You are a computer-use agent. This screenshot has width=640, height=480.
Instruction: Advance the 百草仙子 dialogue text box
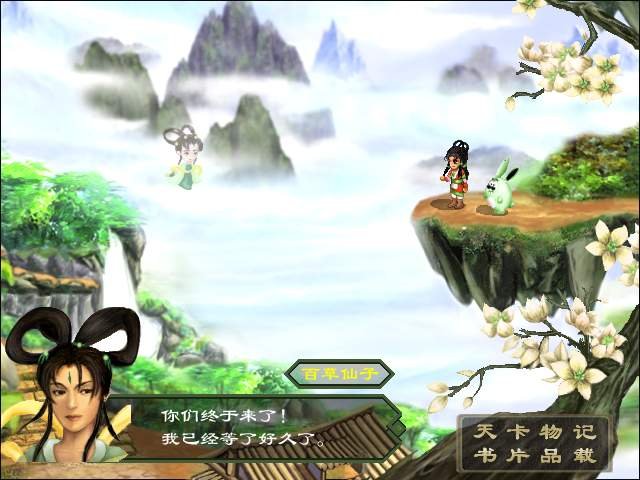pos(260,426)
